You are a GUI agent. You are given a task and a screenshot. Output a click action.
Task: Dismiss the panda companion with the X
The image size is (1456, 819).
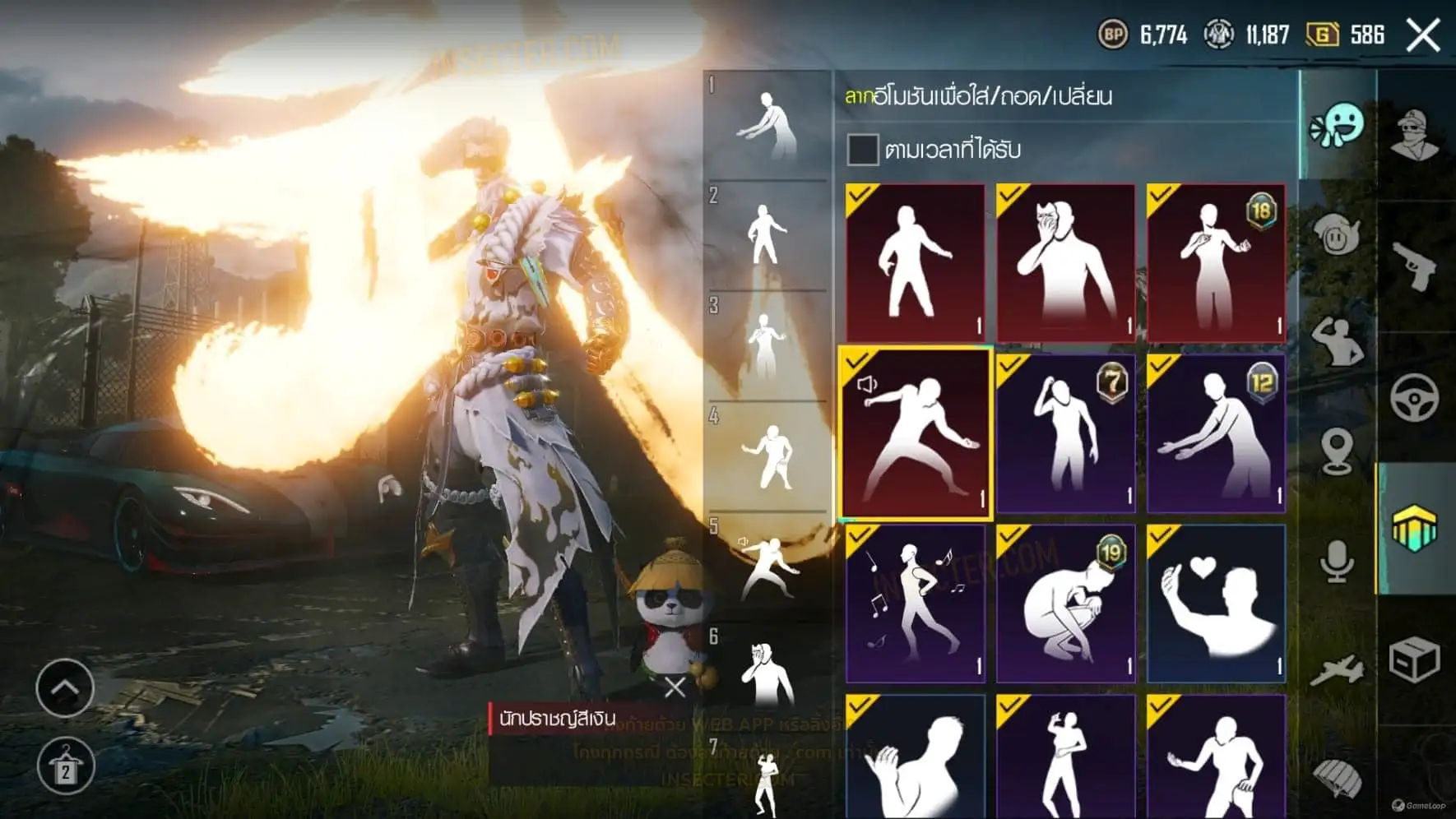click(675, 687)
